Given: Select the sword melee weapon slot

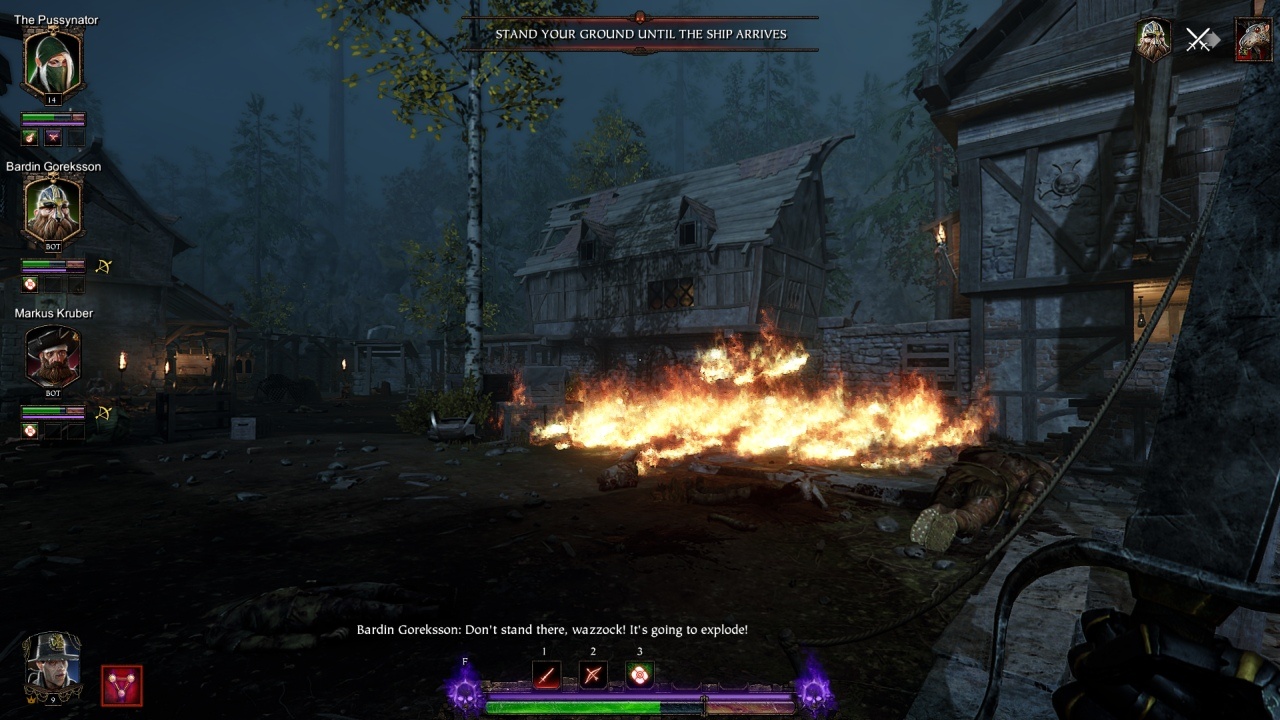Looking at the screenshot, I should pos(546,676).
